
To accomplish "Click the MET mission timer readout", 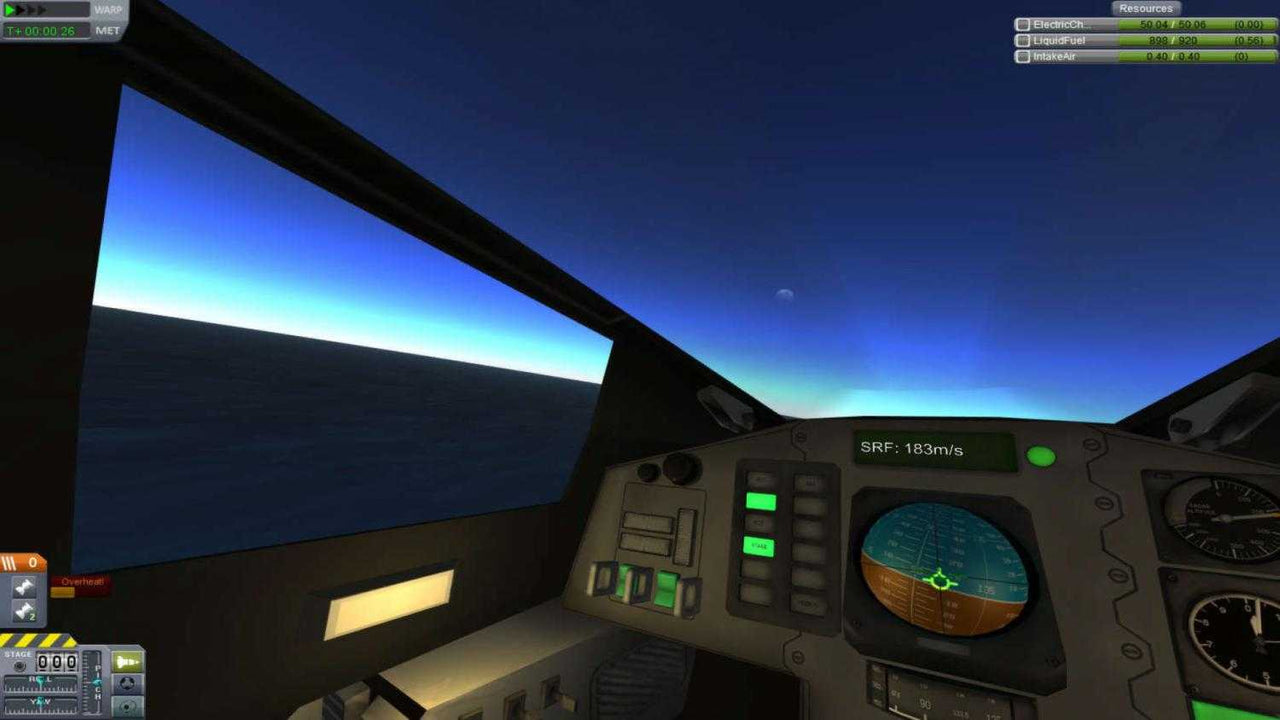I will pyautogui.click(x=42, y=31).
